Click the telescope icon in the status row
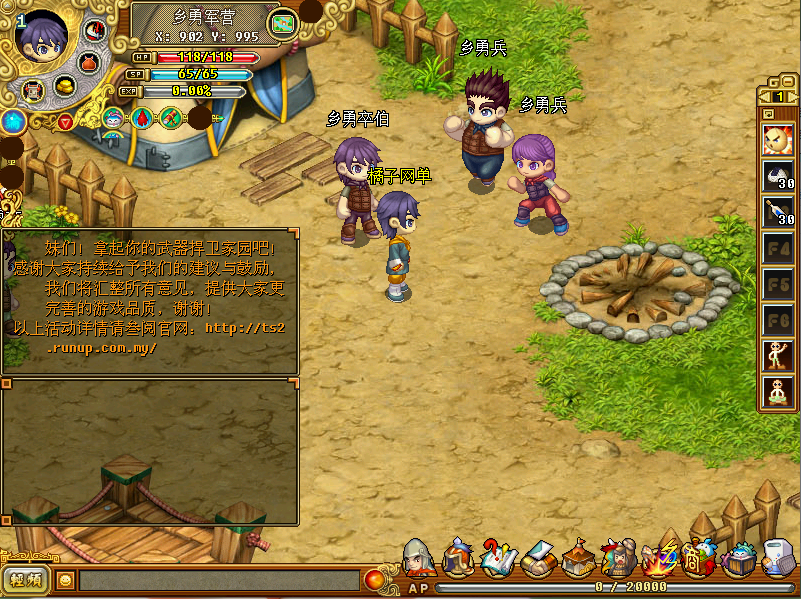The image size is (801, 599). coord(170,117)
